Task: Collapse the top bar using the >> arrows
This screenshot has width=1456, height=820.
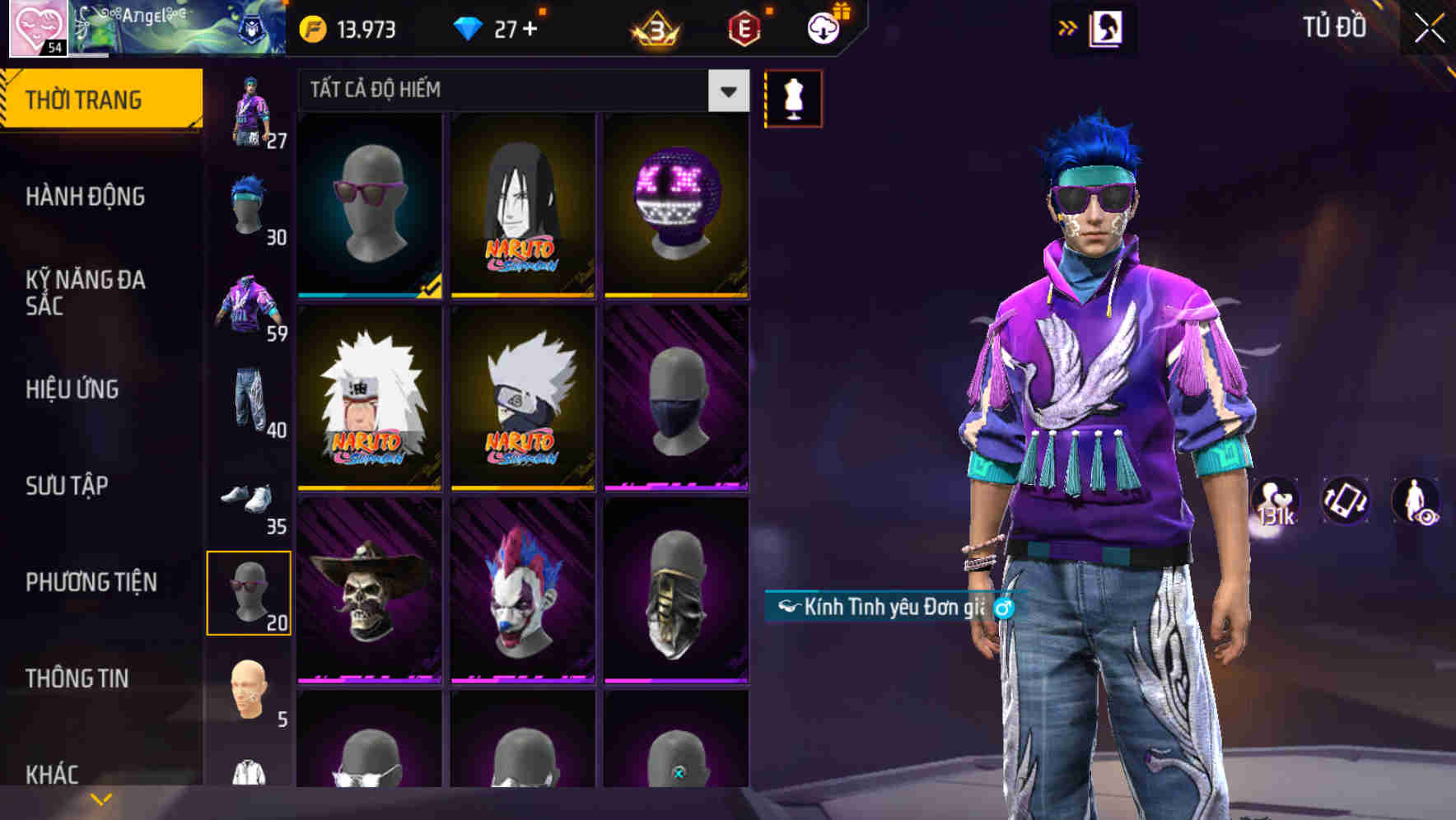Action: 1068,26
